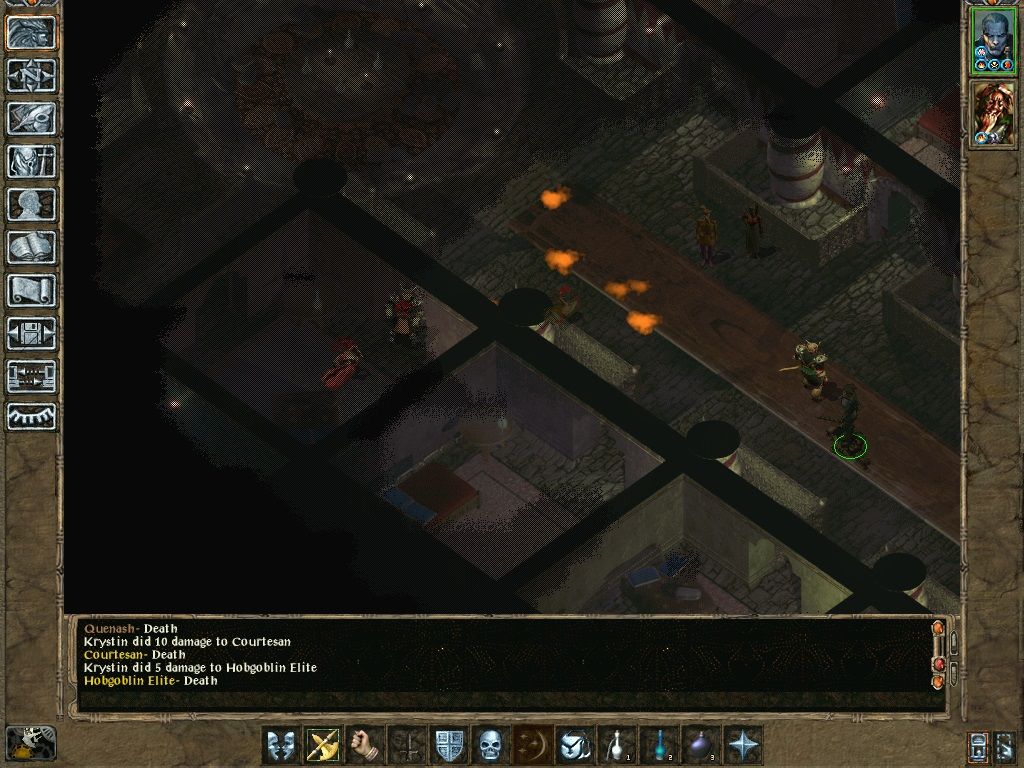Use the dark round potion in quick slot 3
This screenshot has height=768, width=1024.
pyautogui.click(x=701, y=745)
